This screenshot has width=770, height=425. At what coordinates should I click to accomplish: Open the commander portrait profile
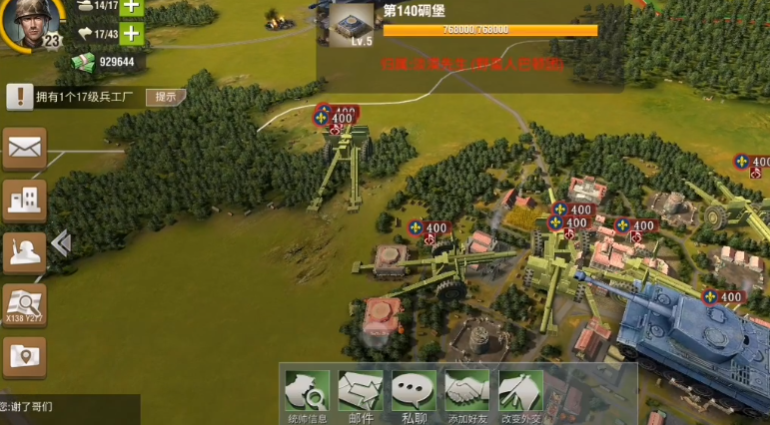[x=27, y=22]
